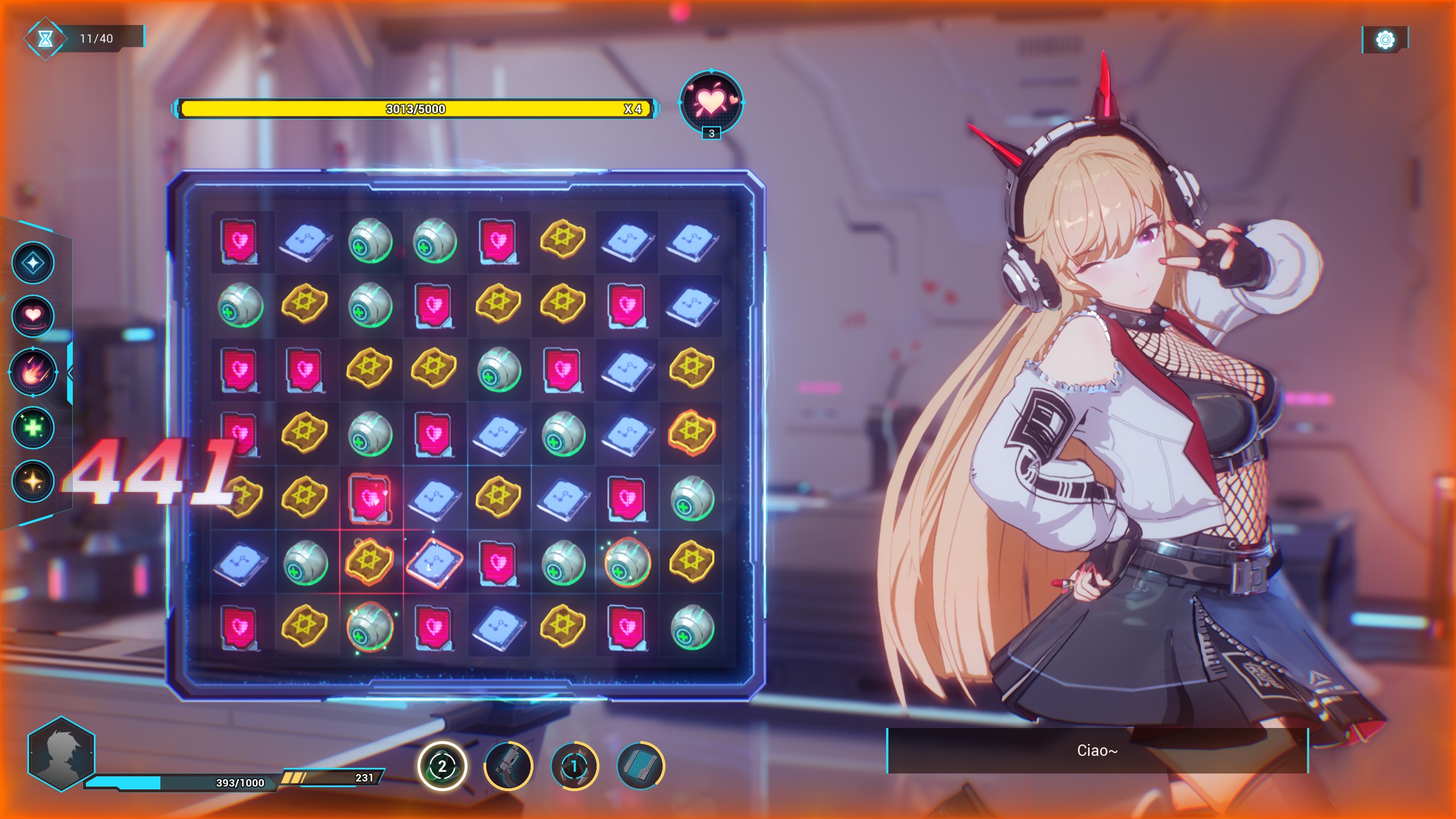Select the pistol item icon
The height and width of the screenshot is (819, 1456).
tap(508, 766)
